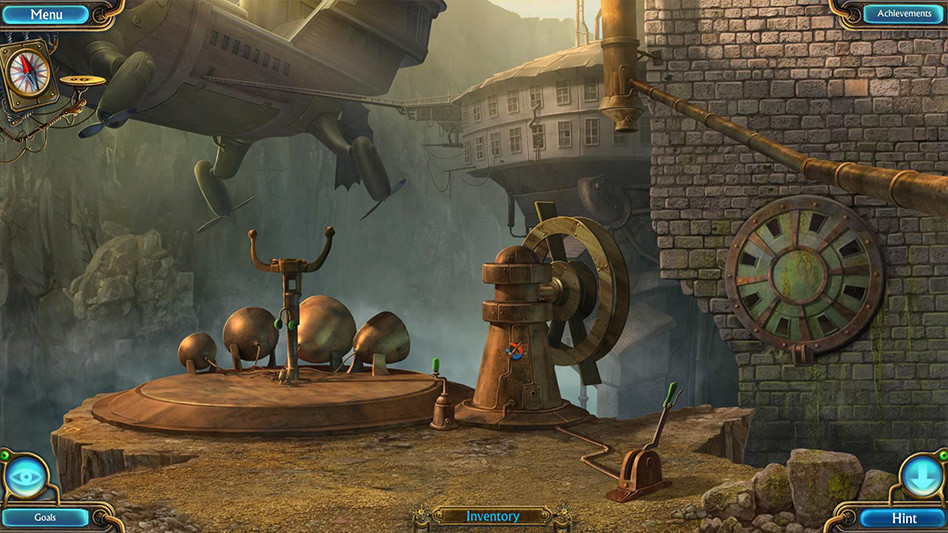948x533 pixels.
Task: Open the Goals list
Action: pos(46,518)
